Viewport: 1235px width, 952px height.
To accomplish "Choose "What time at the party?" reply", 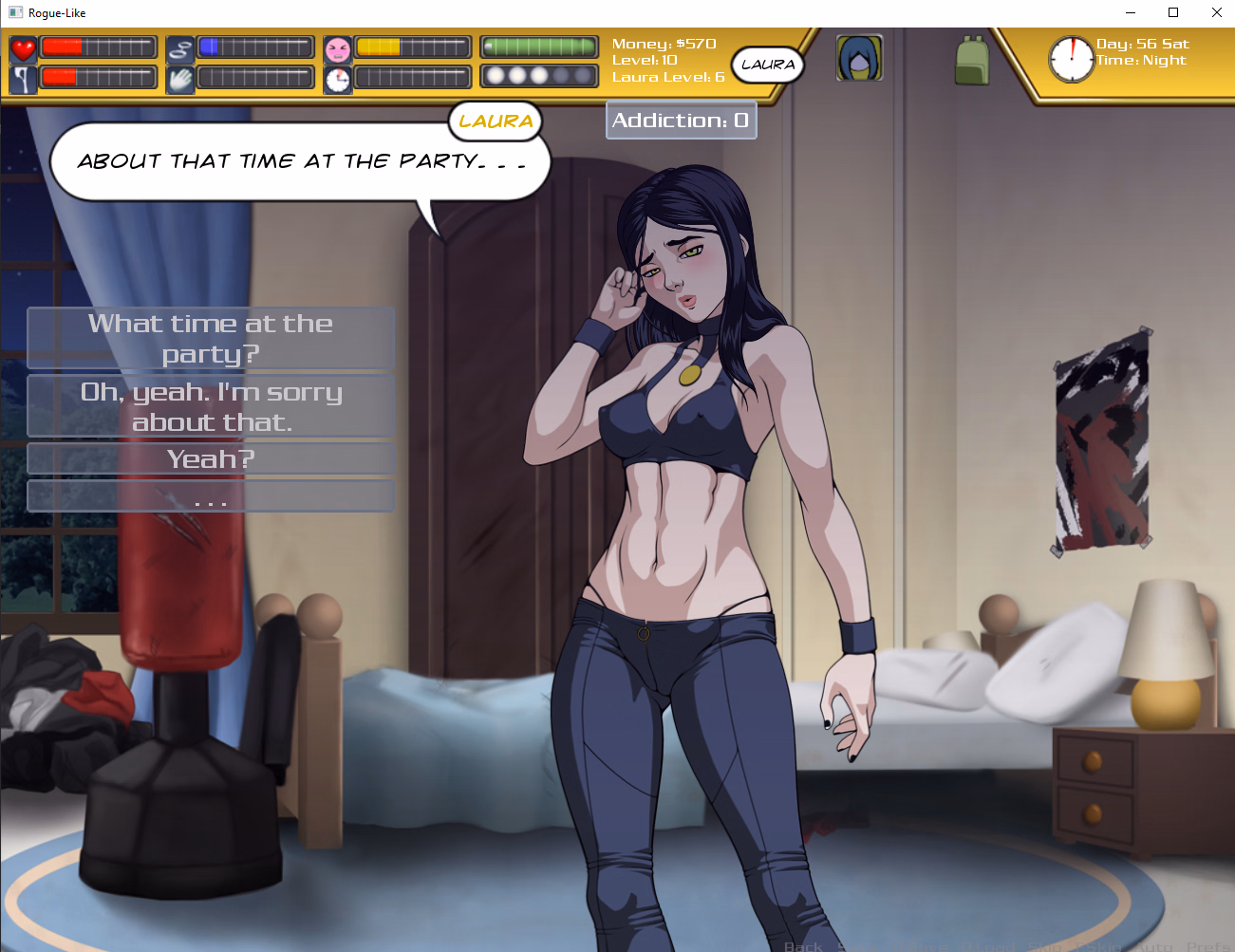I will [211, 338].
